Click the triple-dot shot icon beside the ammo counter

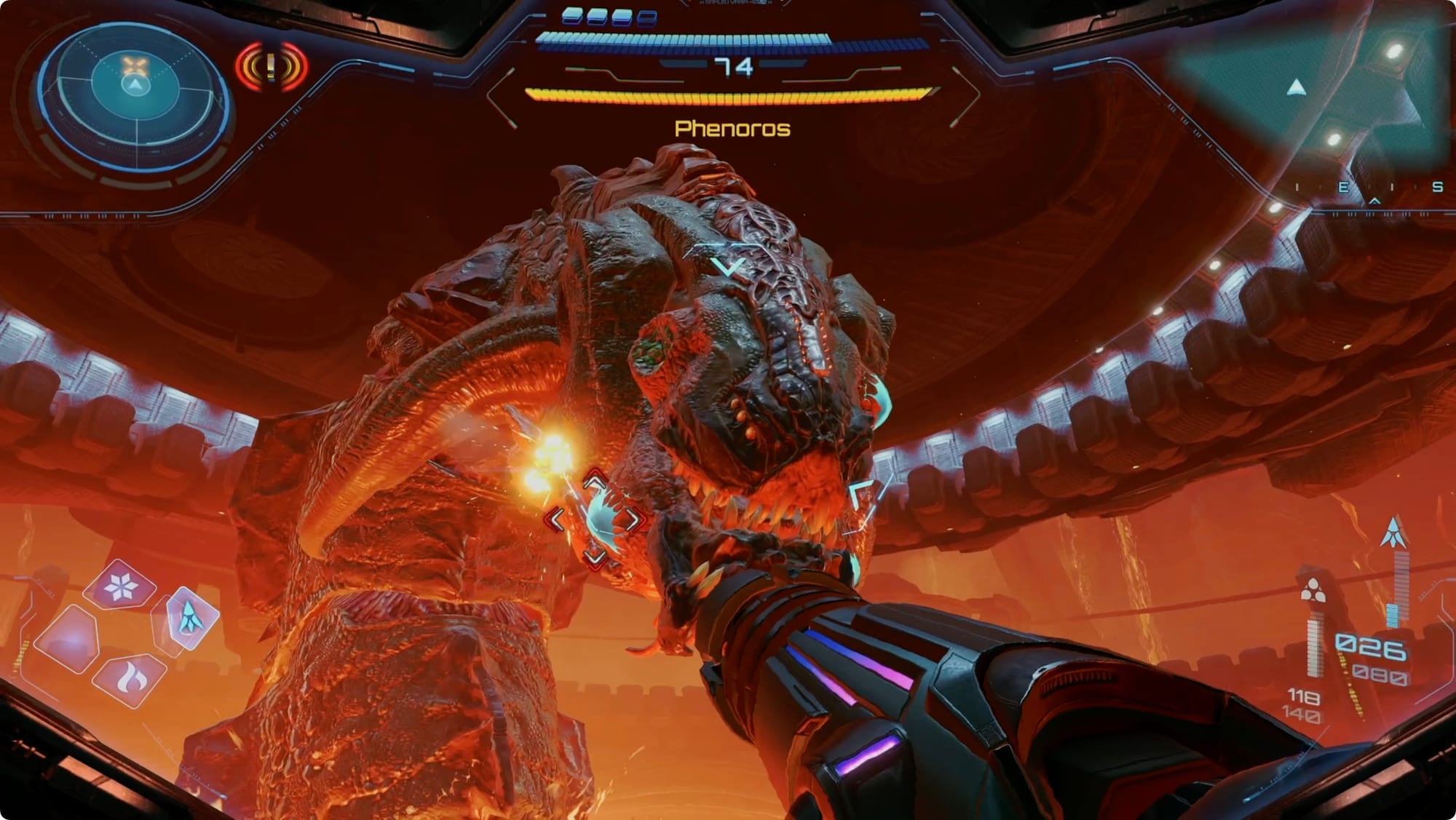[1313, 591]
